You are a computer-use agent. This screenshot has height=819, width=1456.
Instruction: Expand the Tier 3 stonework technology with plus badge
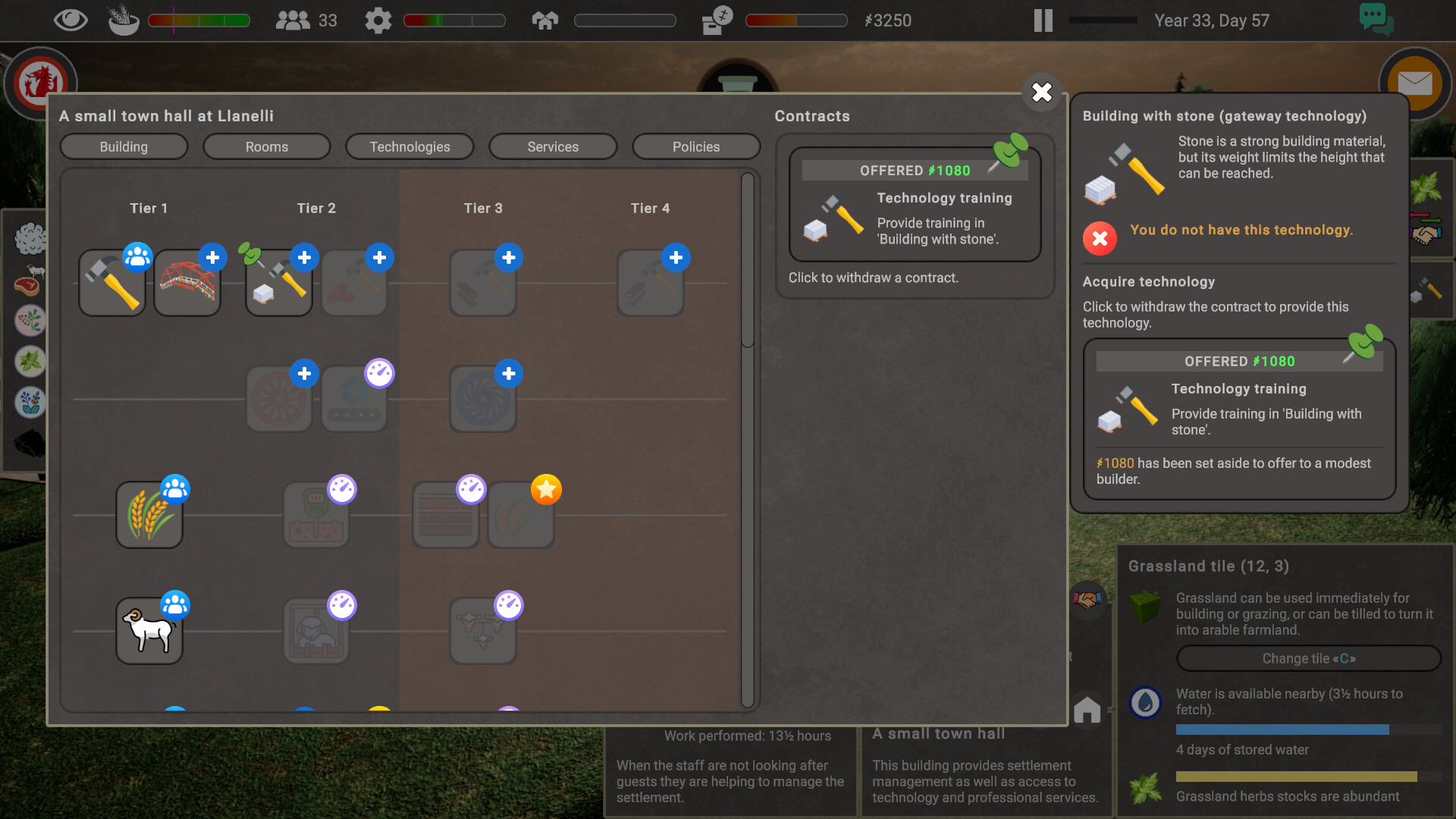508,258
